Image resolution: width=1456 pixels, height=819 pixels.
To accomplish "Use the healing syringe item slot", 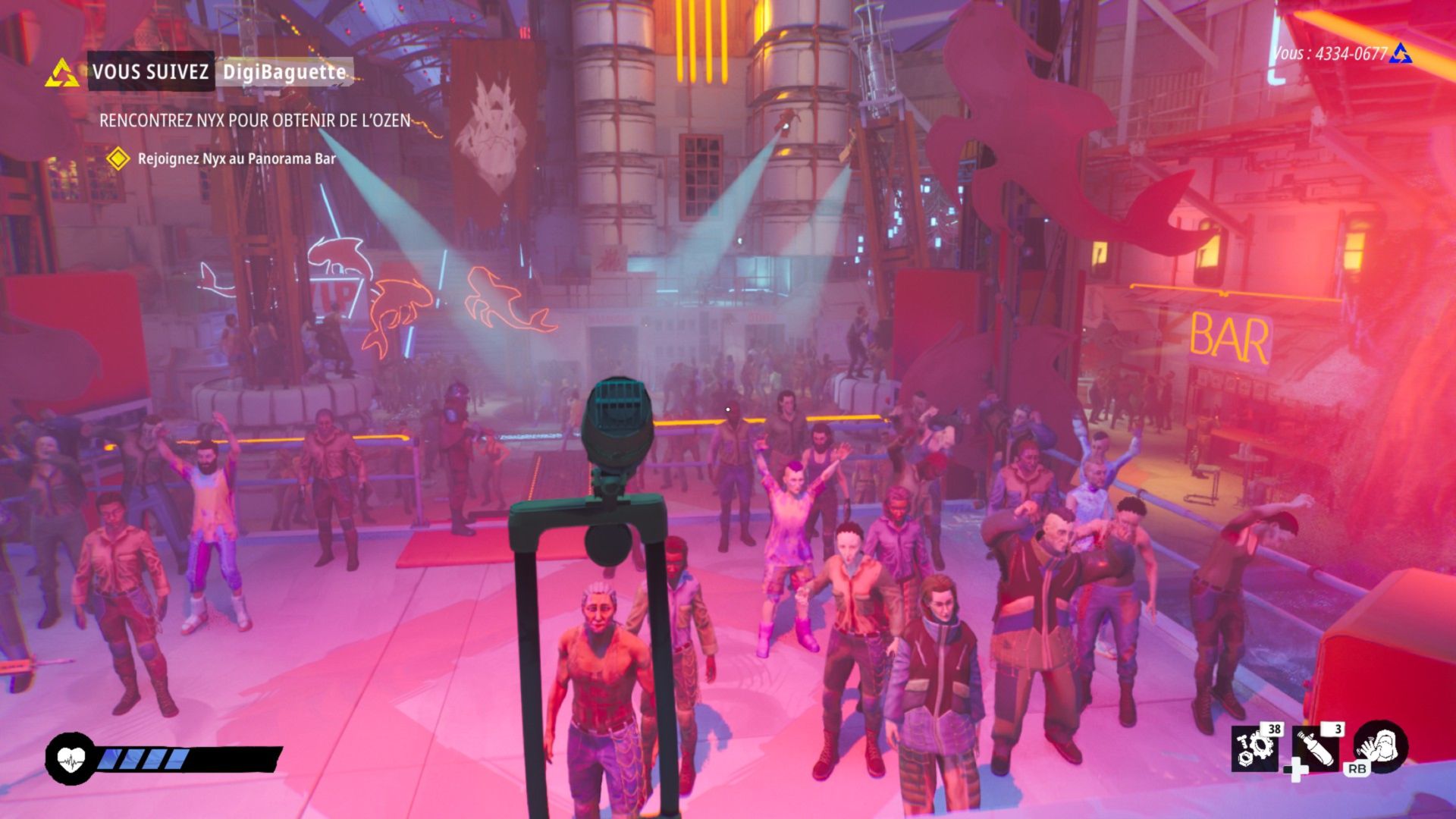I will click(1315, 749).
